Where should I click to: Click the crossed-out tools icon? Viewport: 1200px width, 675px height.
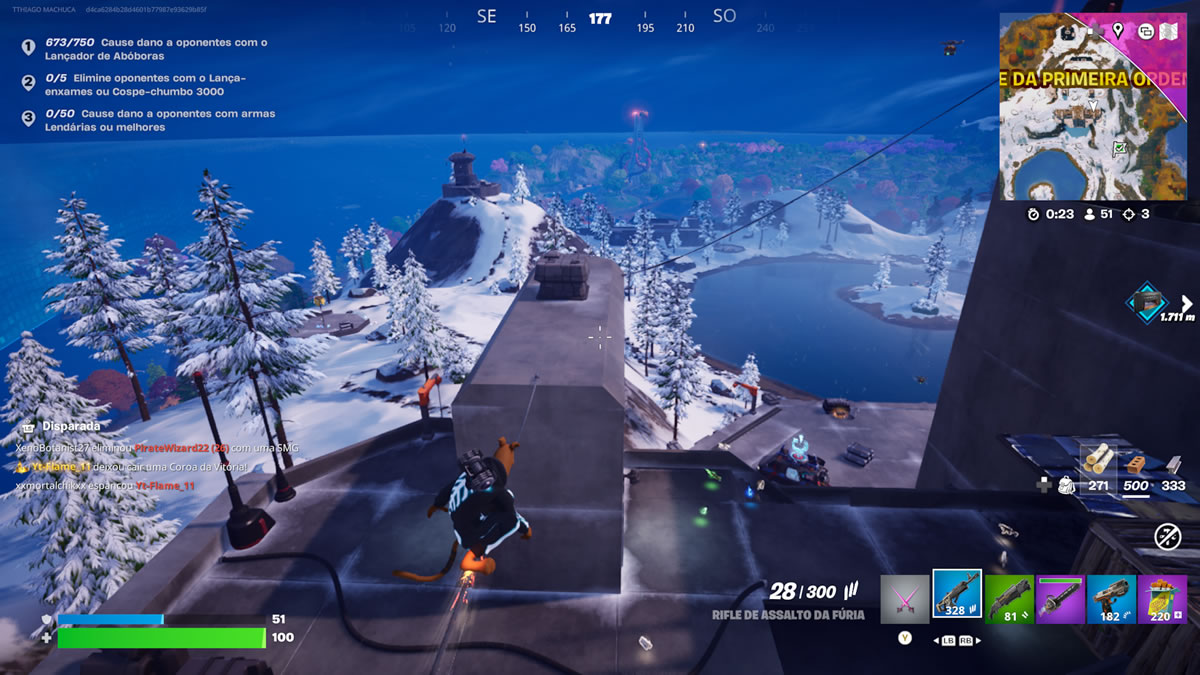1167,536
